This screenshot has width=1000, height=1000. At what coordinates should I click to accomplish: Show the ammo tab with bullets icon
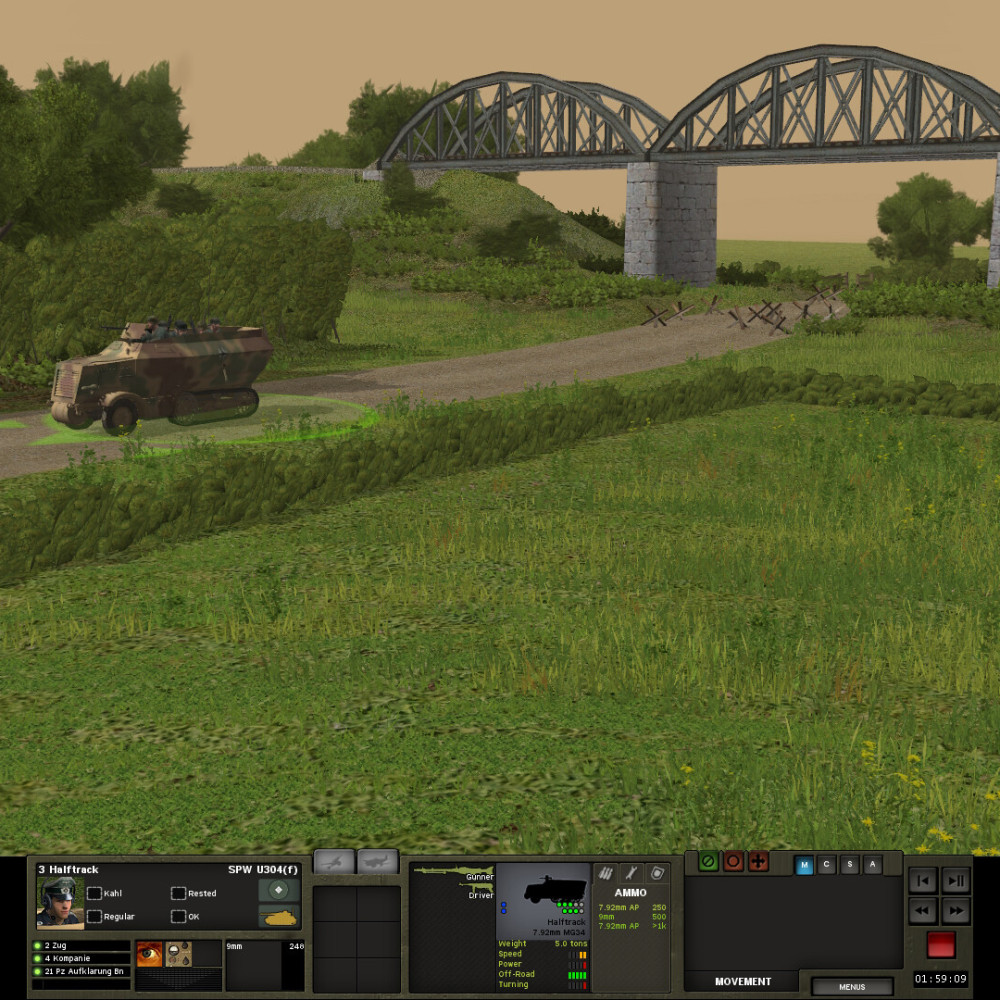(605, 873)
